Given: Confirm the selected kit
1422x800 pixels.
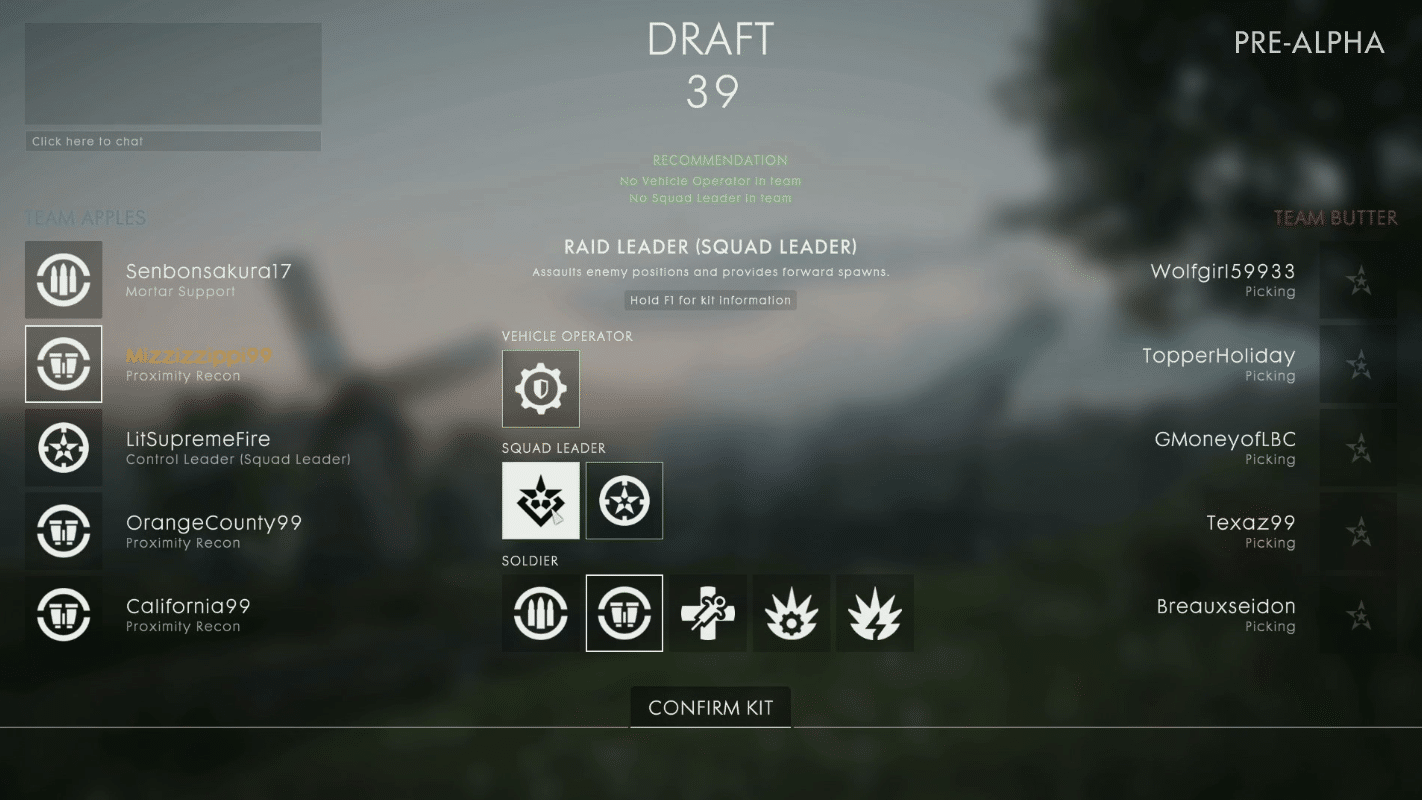Looking at the screenshot, I should 710,708.
